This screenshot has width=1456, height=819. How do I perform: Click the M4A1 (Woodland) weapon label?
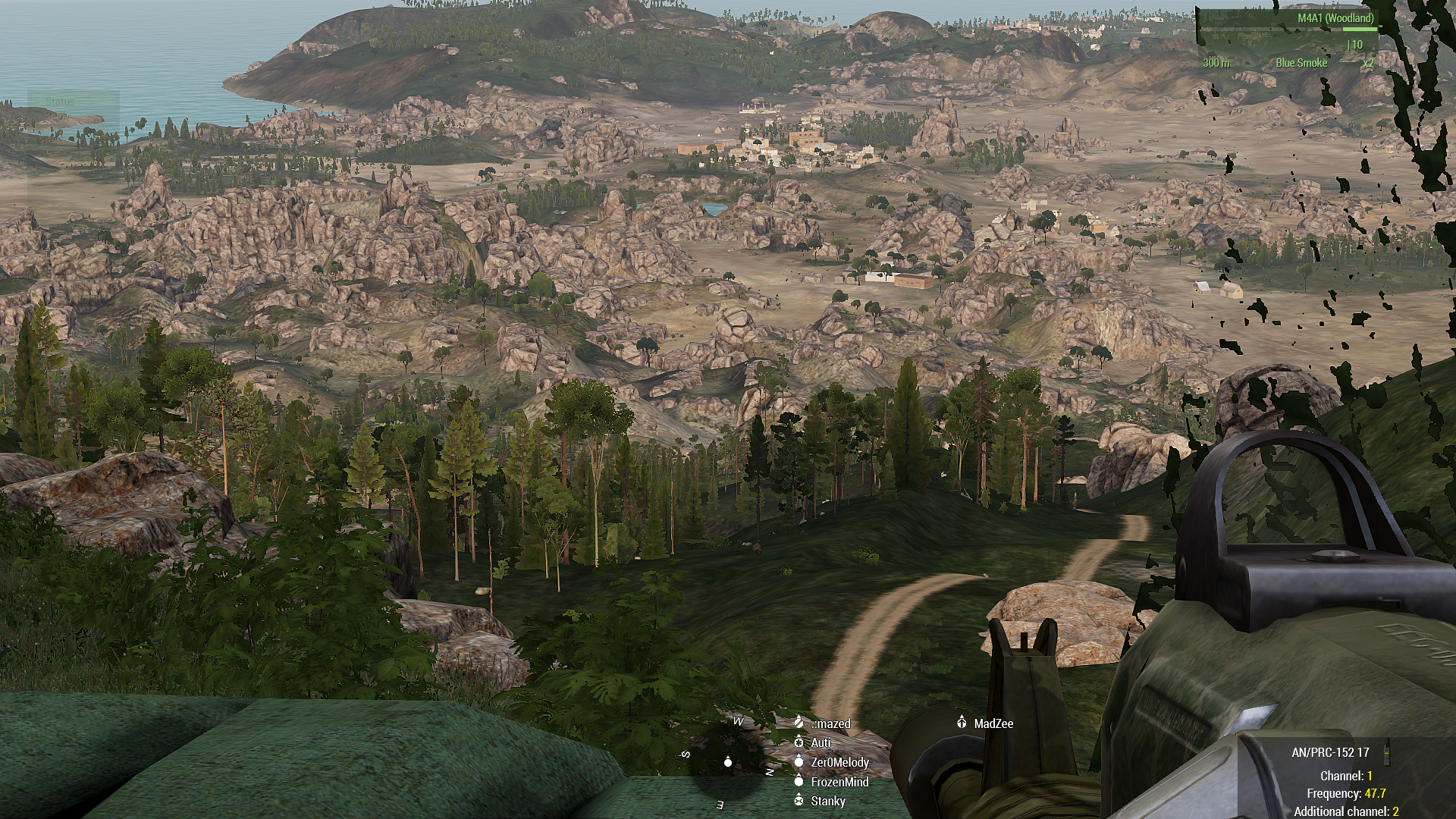[1335, 18]
